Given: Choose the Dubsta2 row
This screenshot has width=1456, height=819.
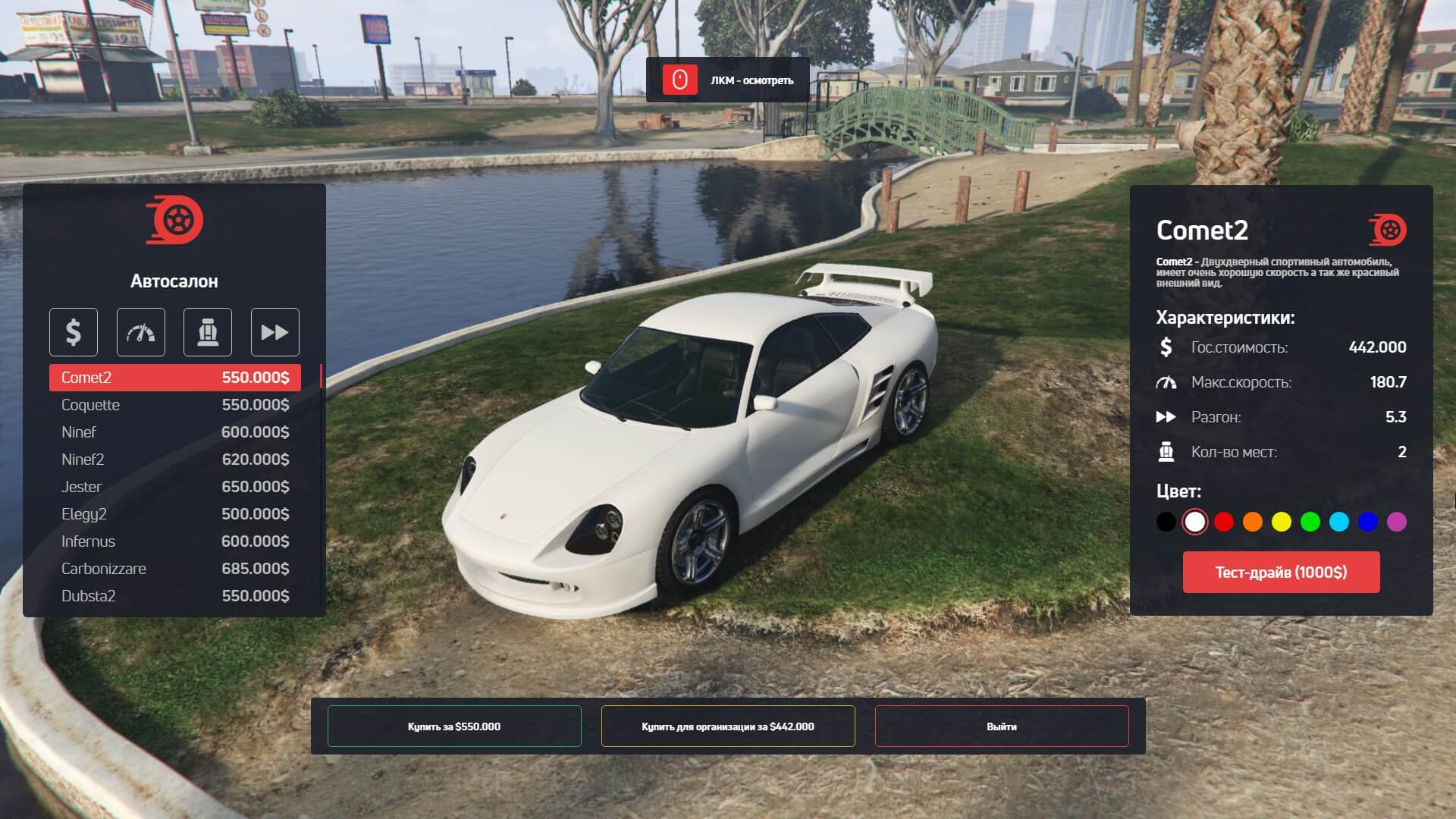Looking at the screenshot, I should click(x=174, y=596).
